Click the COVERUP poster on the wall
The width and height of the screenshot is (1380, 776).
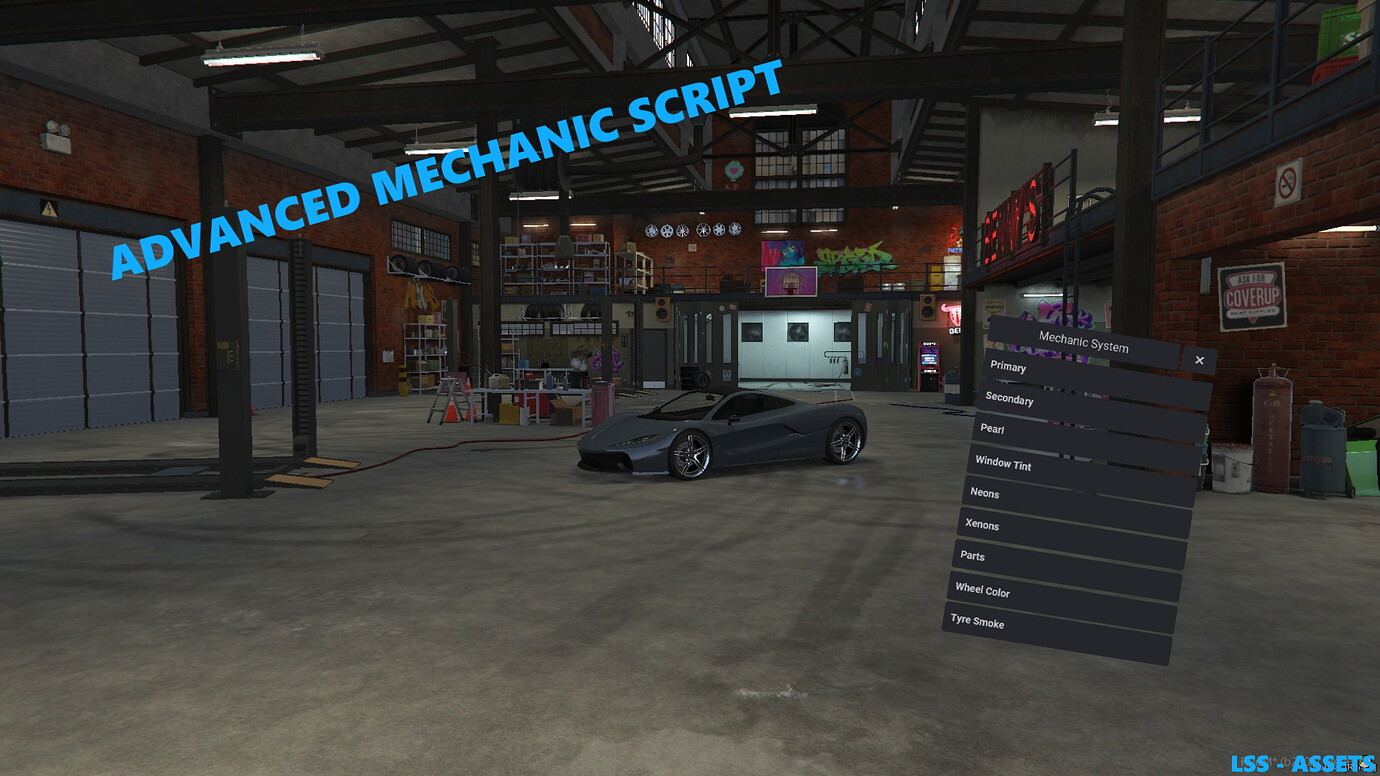(x=1251, y=296)
